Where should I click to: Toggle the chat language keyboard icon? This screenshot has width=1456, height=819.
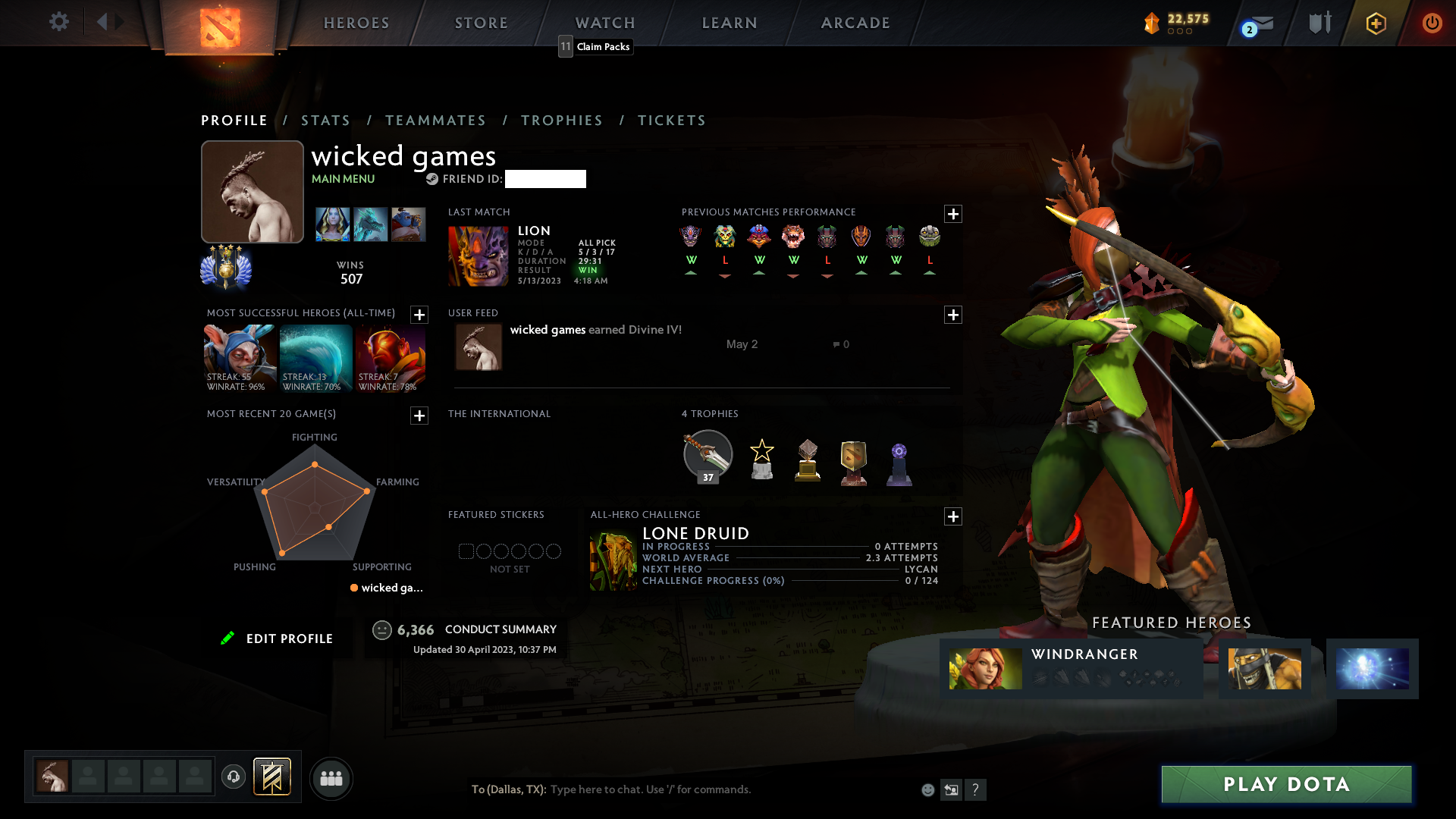[952, 789]
